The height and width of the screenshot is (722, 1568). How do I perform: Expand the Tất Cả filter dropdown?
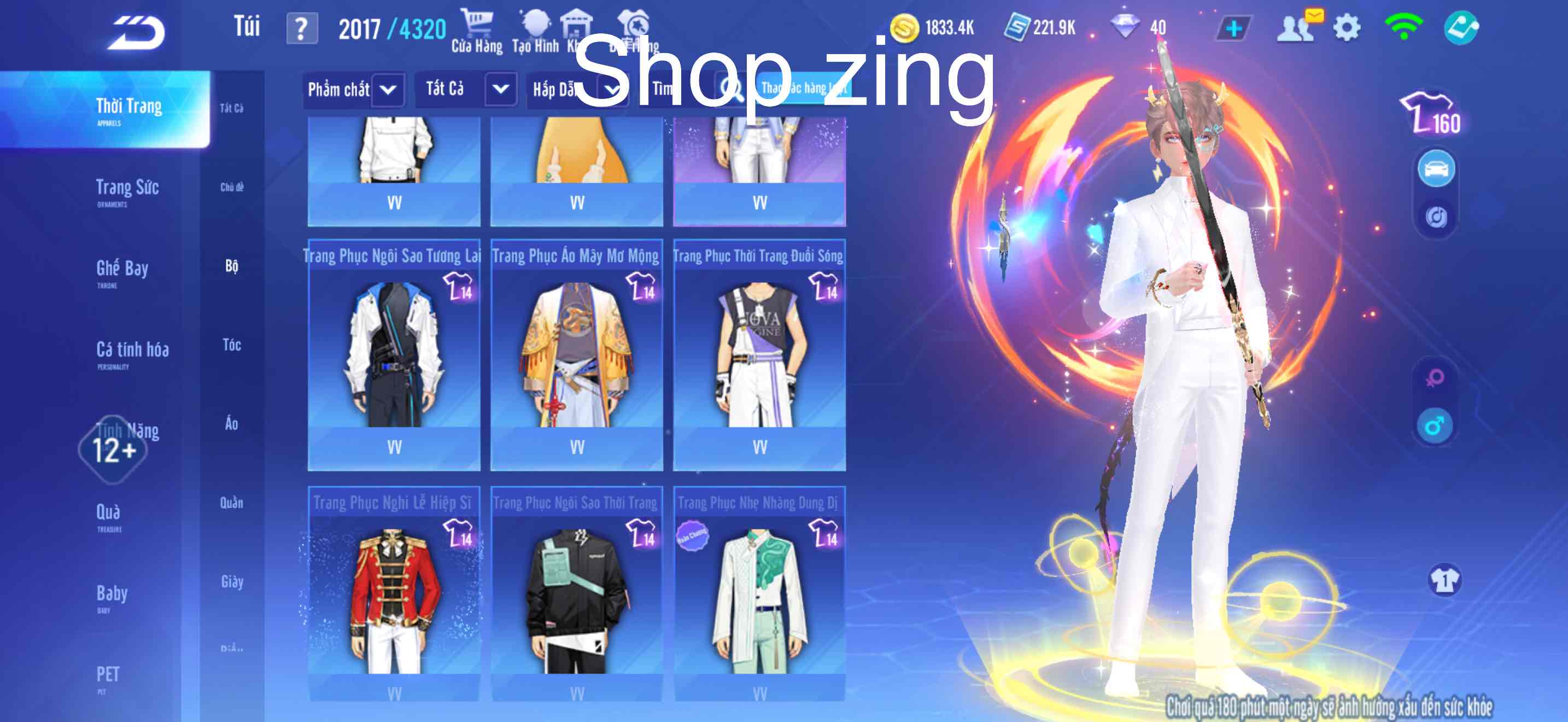(x=466, y=90)
